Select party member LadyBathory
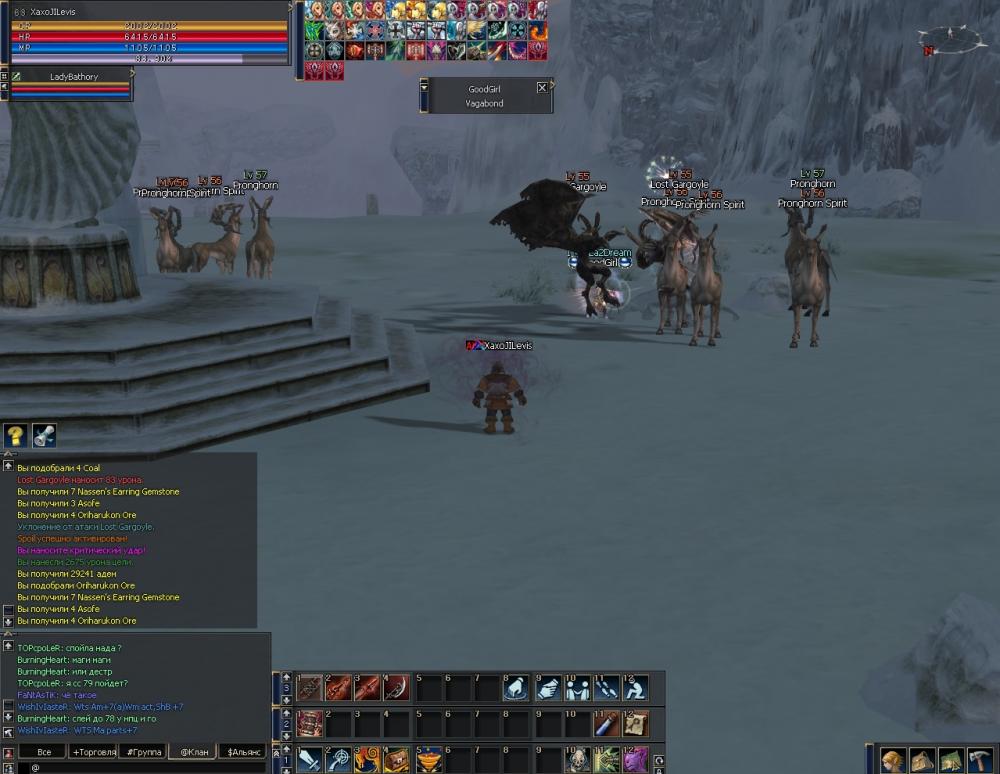 (x=73, y=76)
